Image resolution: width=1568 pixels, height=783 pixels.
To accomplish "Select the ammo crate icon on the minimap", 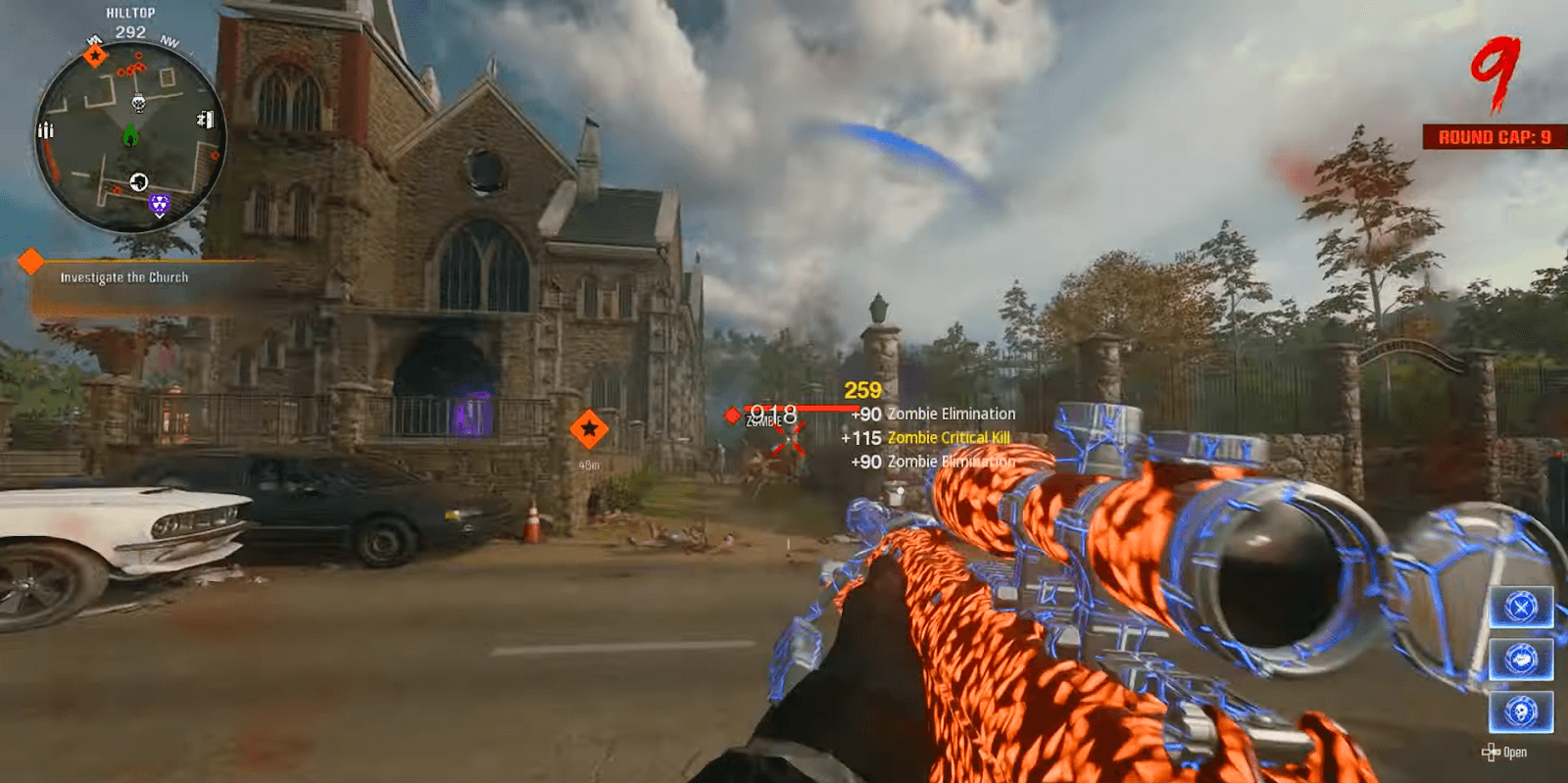I will [46, 129].
